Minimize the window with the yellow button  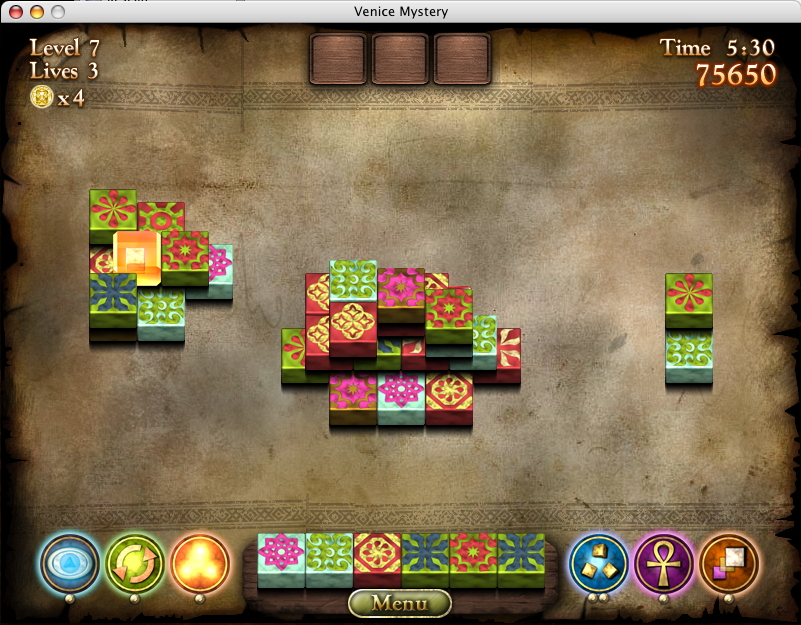click(x=37, y=12)
